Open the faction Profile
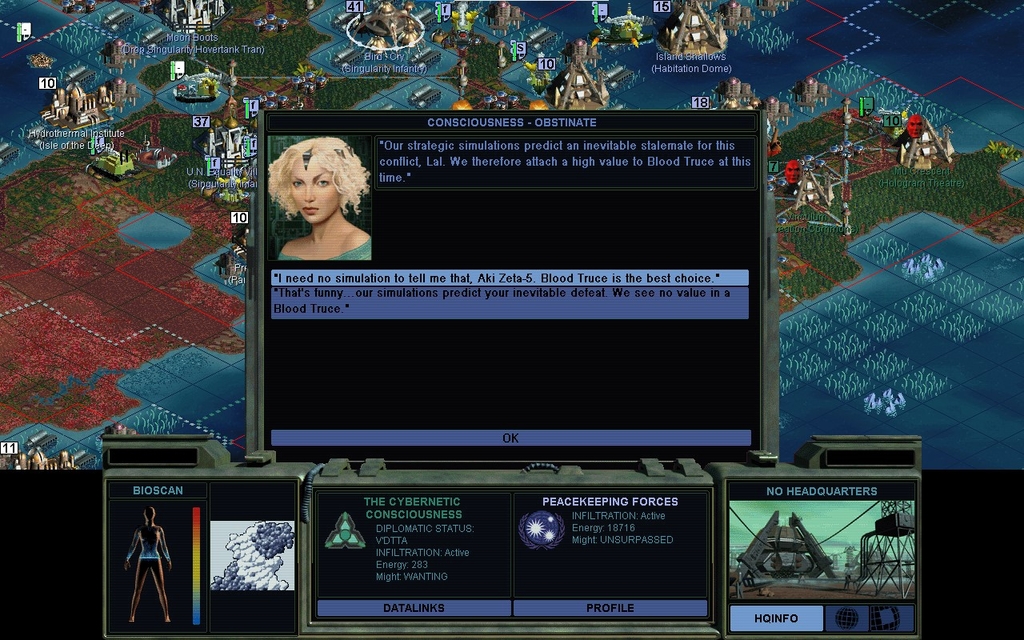 point(610,608)
